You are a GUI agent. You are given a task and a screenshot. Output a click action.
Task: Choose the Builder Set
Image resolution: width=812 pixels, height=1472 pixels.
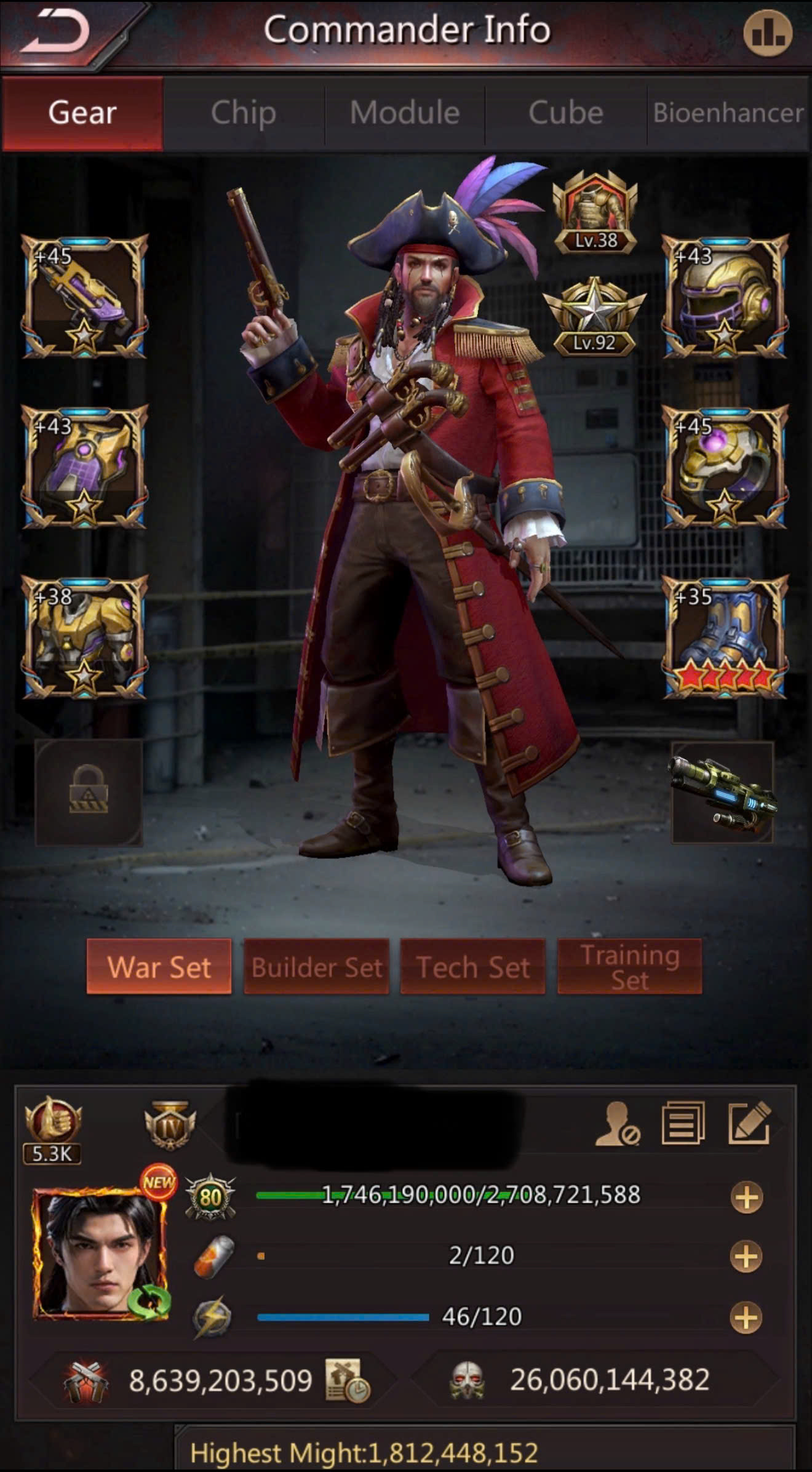316,967
